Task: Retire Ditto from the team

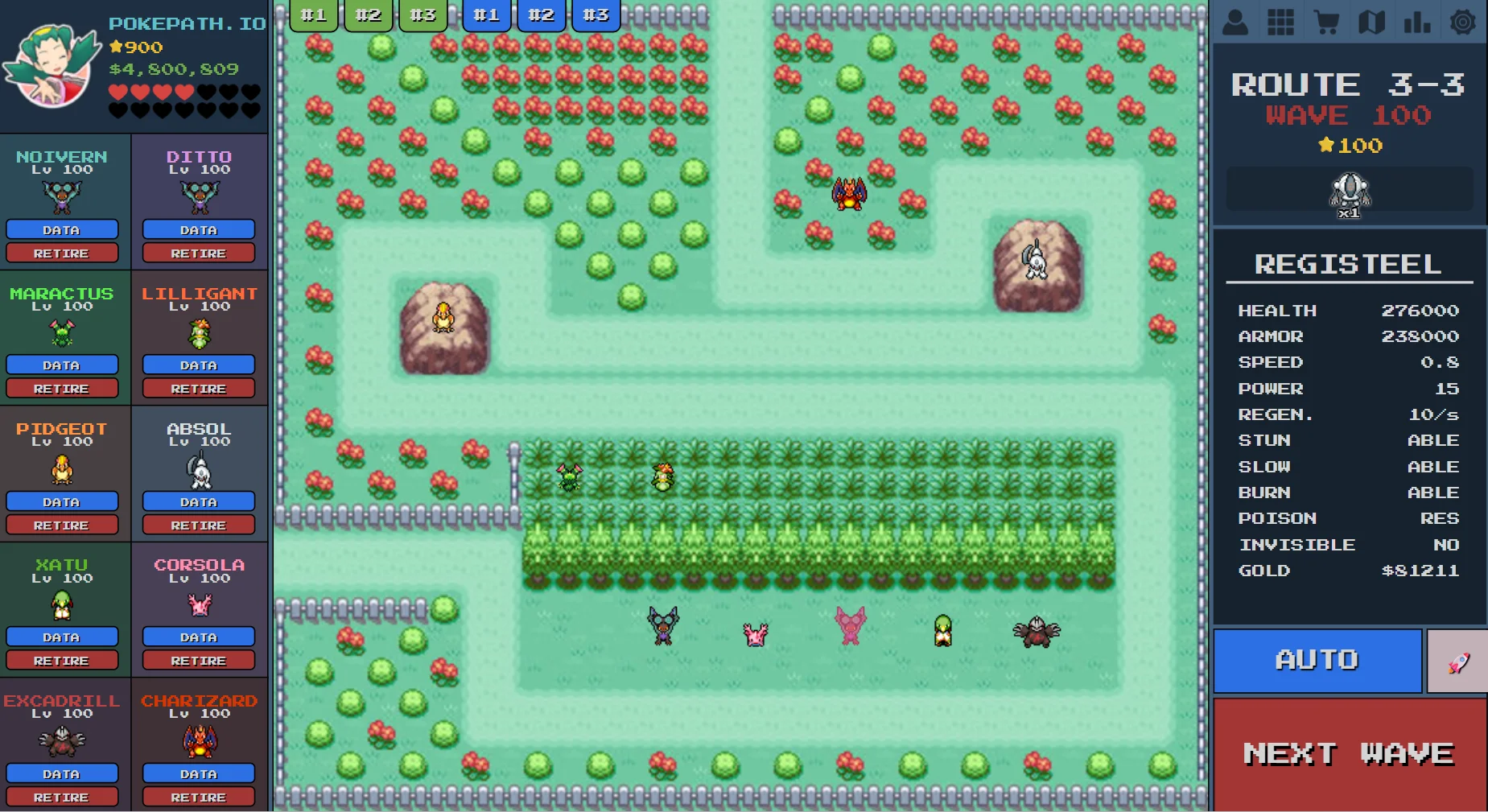Action: [198, 253]
